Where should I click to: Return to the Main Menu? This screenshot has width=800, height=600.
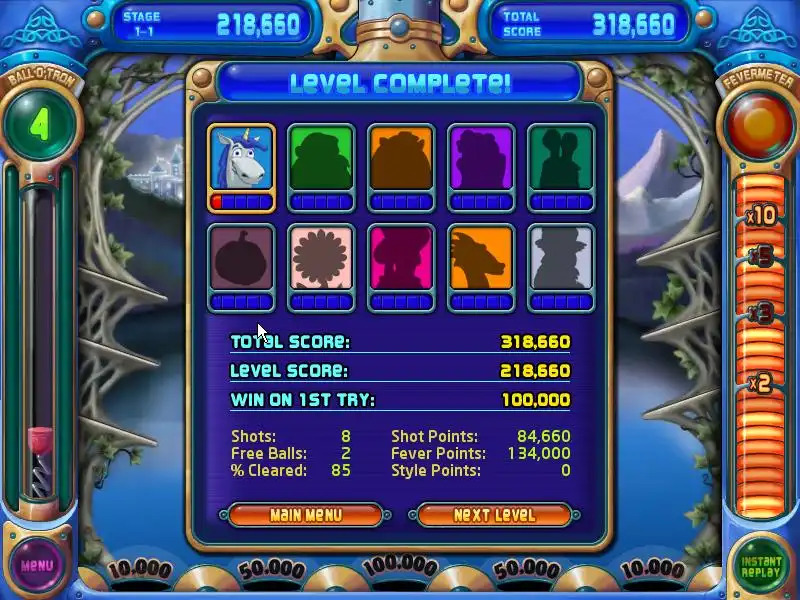305,515
